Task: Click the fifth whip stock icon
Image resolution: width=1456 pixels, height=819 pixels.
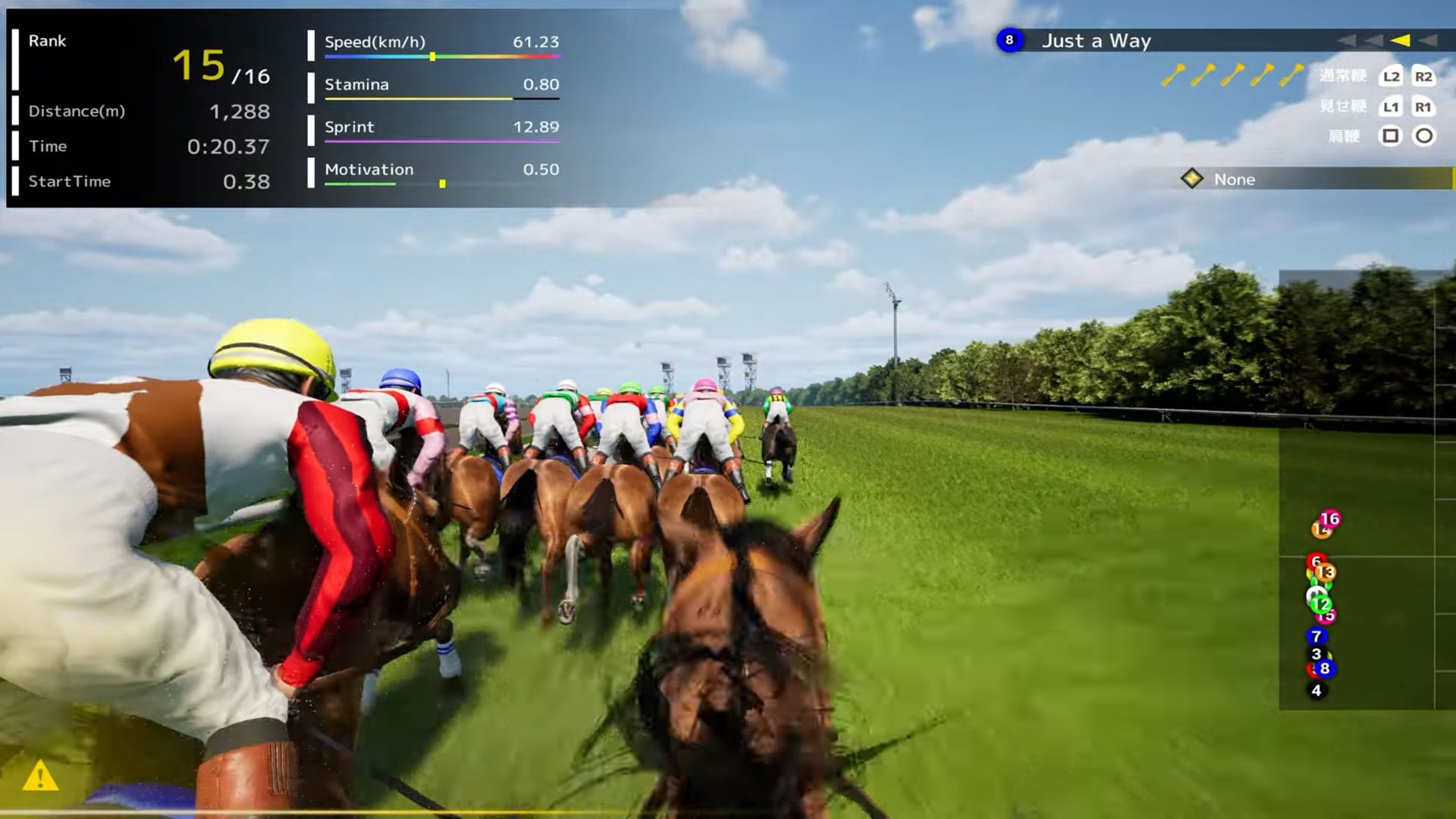Action: [1289, 74]
